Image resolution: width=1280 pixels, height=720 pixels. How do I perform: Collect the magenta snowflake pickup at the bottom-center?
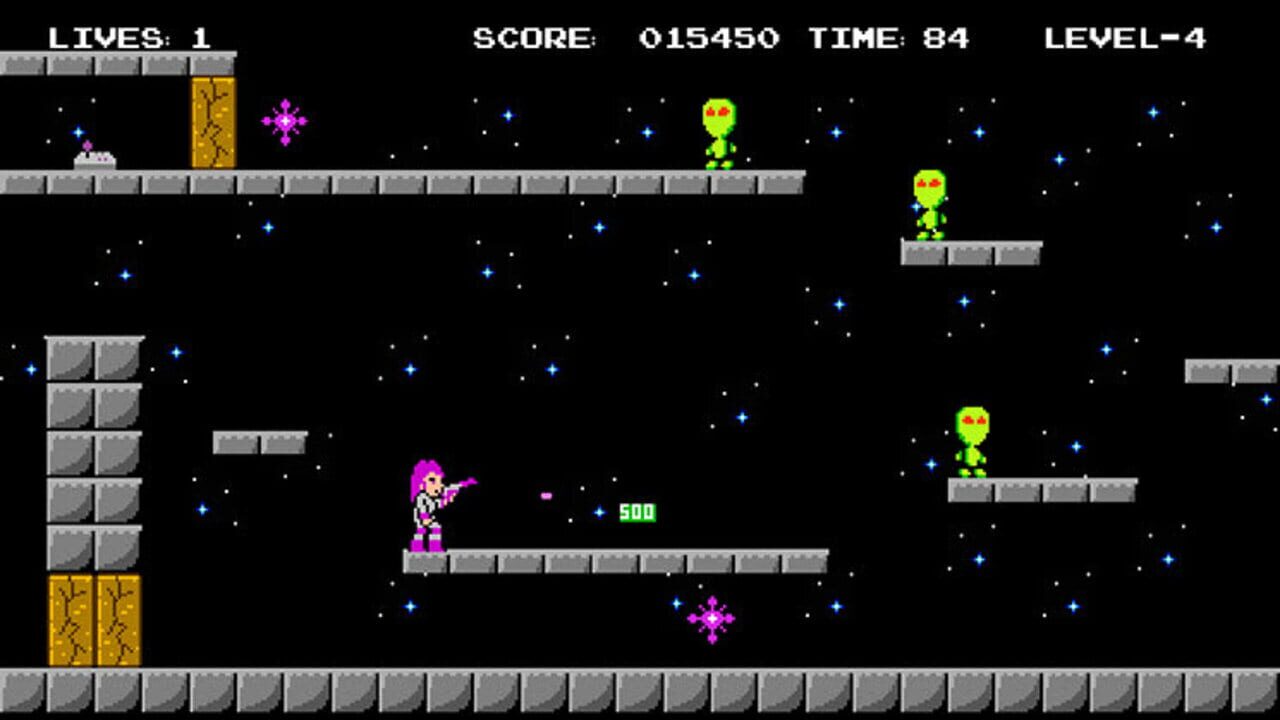tap(712, 618)
